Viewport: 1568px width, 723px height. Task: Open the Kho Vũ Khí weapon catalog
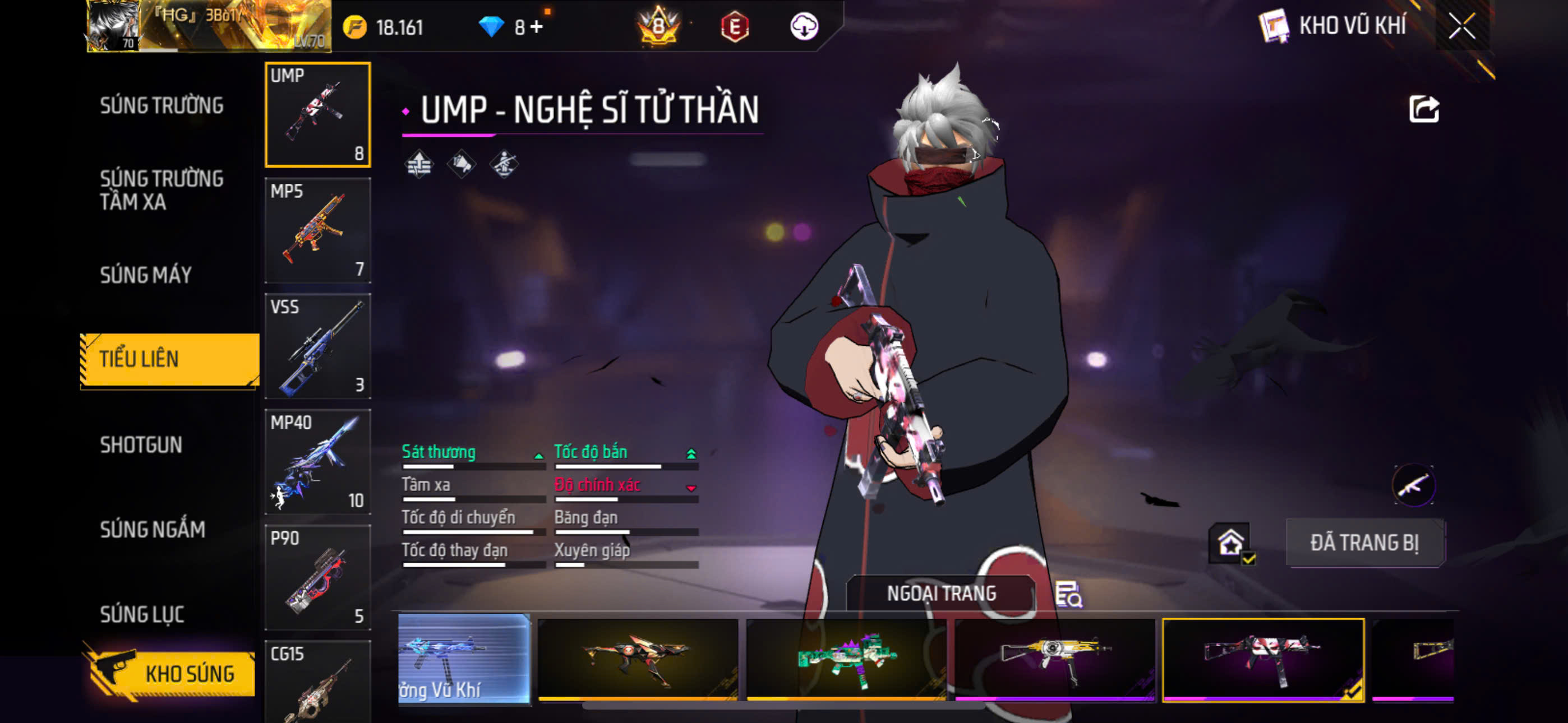pos(1332,26)
